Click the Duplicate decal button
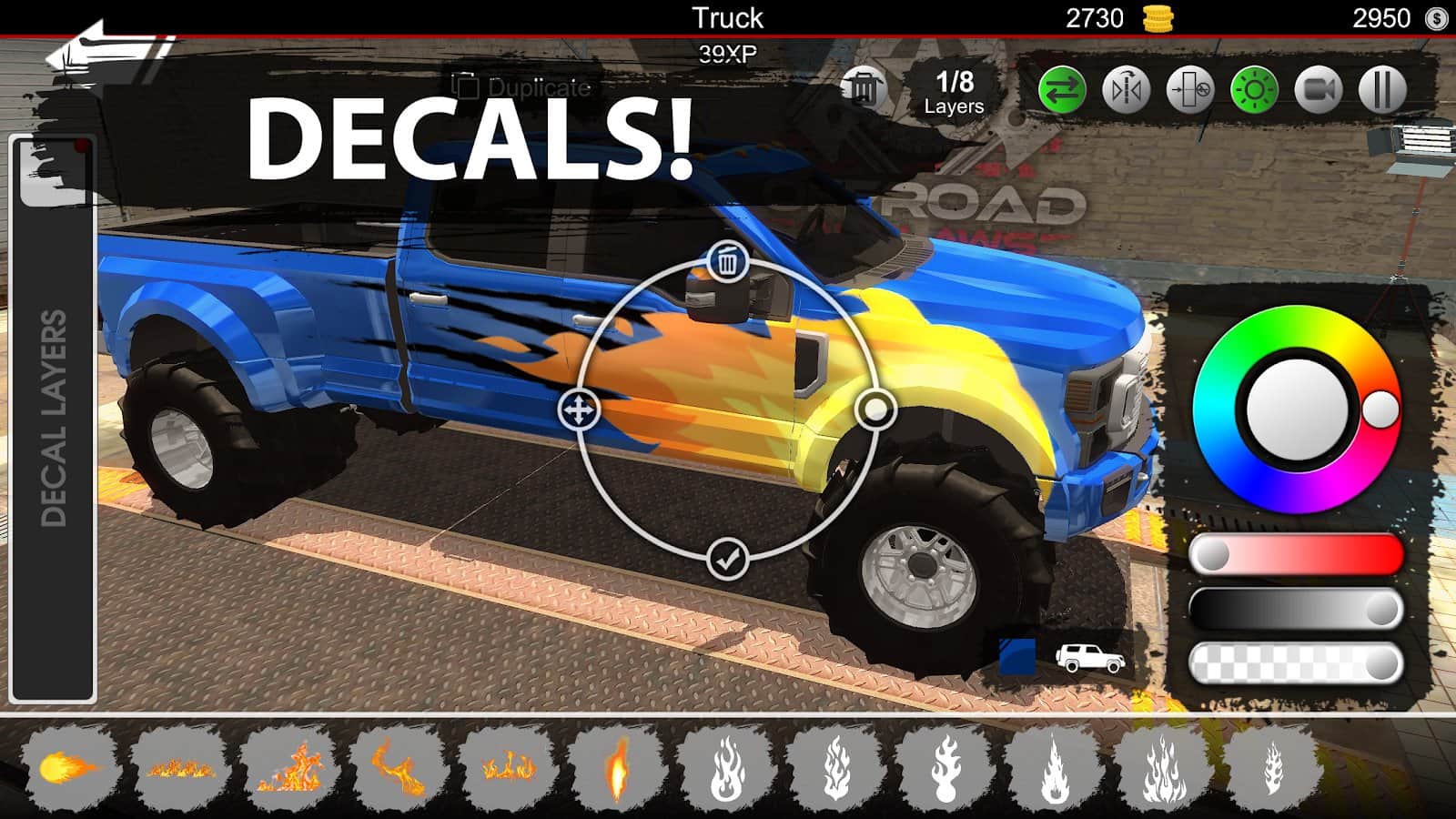The image size is (1456, 819). coord(524,87)
